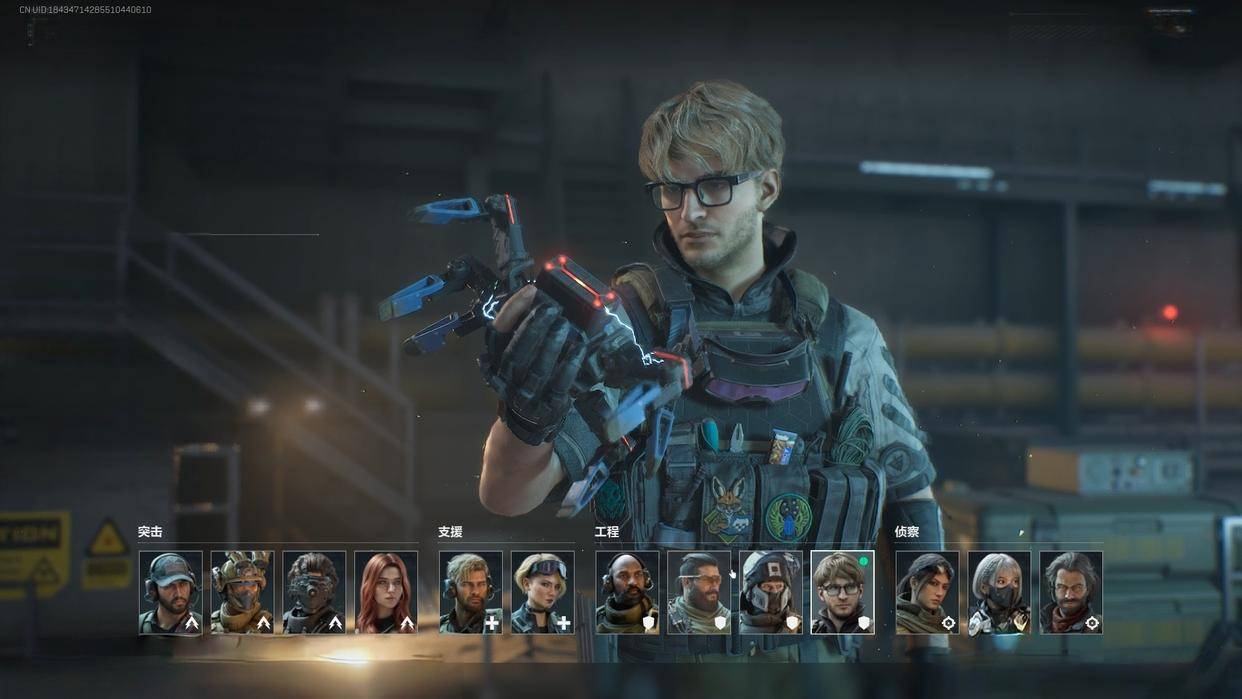Viewport: 1242px width, 699px height.
Task: Click the highlighted engineer with glasses portrait
Action: [x=842, y=592]
